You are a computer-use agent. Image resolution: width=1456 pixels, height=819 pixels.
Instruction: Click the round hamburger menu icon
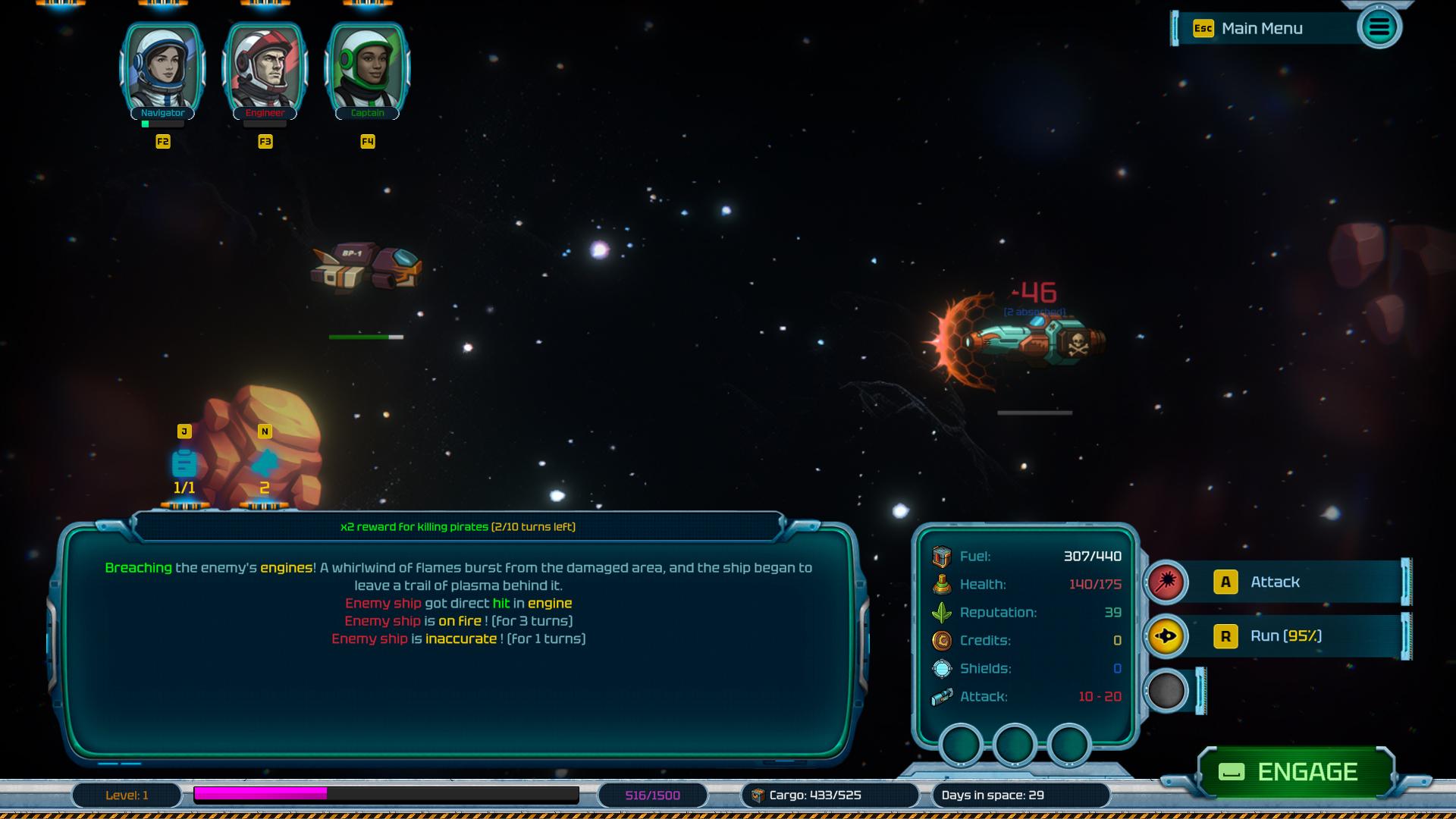pos(1379,28)
